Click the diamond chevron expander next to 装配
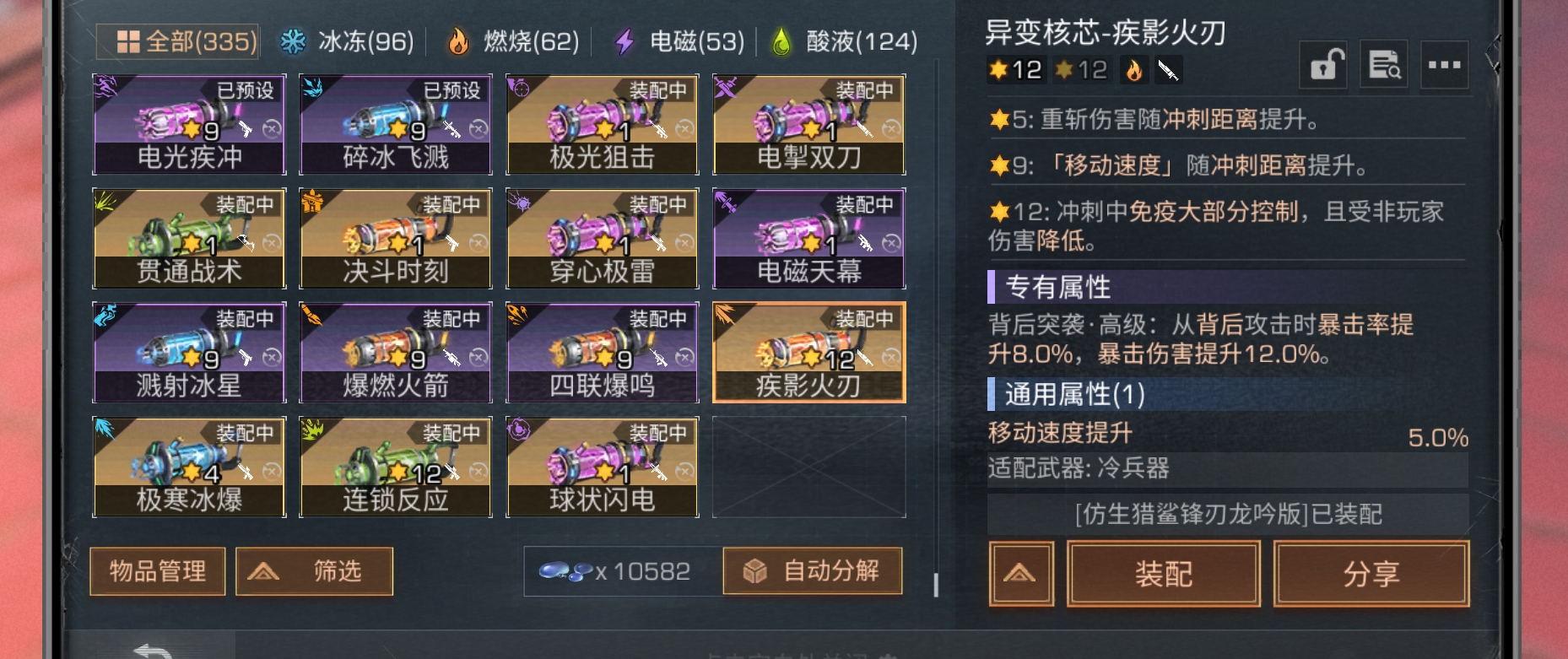 pos(1022,573)
